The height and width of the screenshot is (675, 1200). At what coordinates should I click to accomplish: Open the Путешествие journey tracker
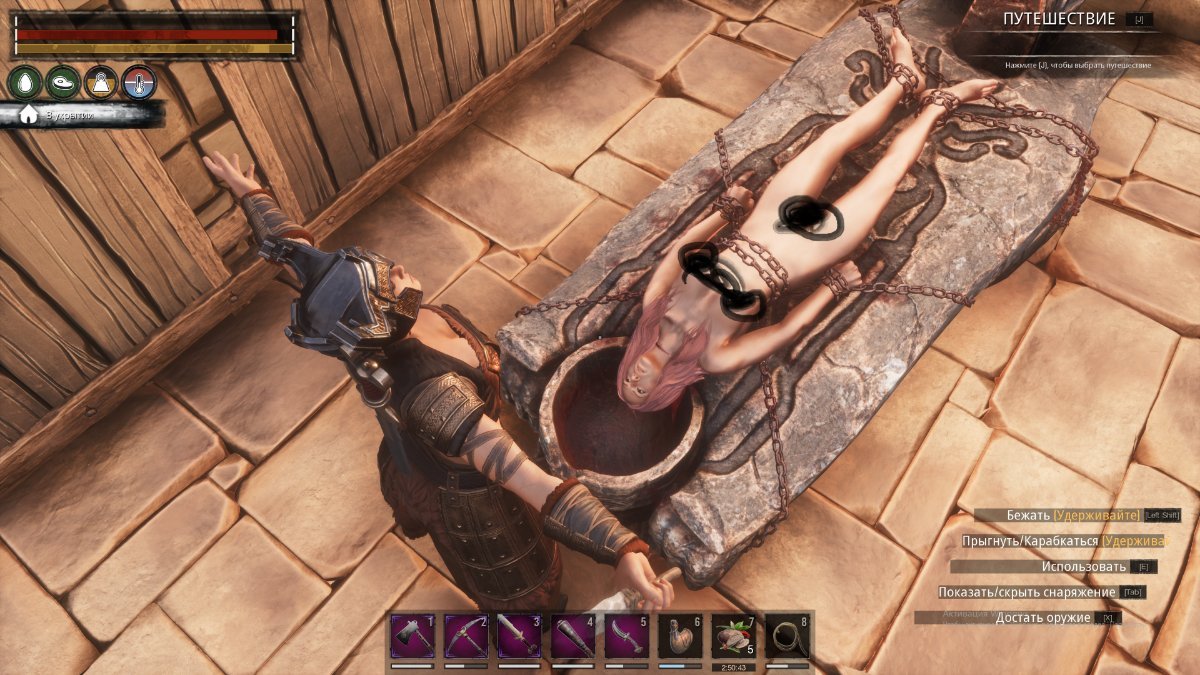(x=1060, y=19)
